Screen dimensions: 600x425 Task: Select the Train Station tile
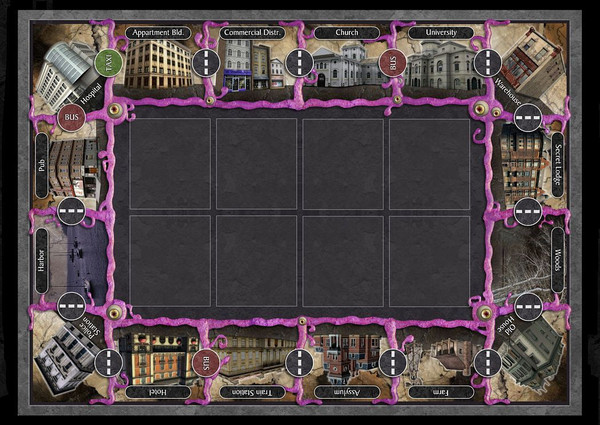point(252,356)
